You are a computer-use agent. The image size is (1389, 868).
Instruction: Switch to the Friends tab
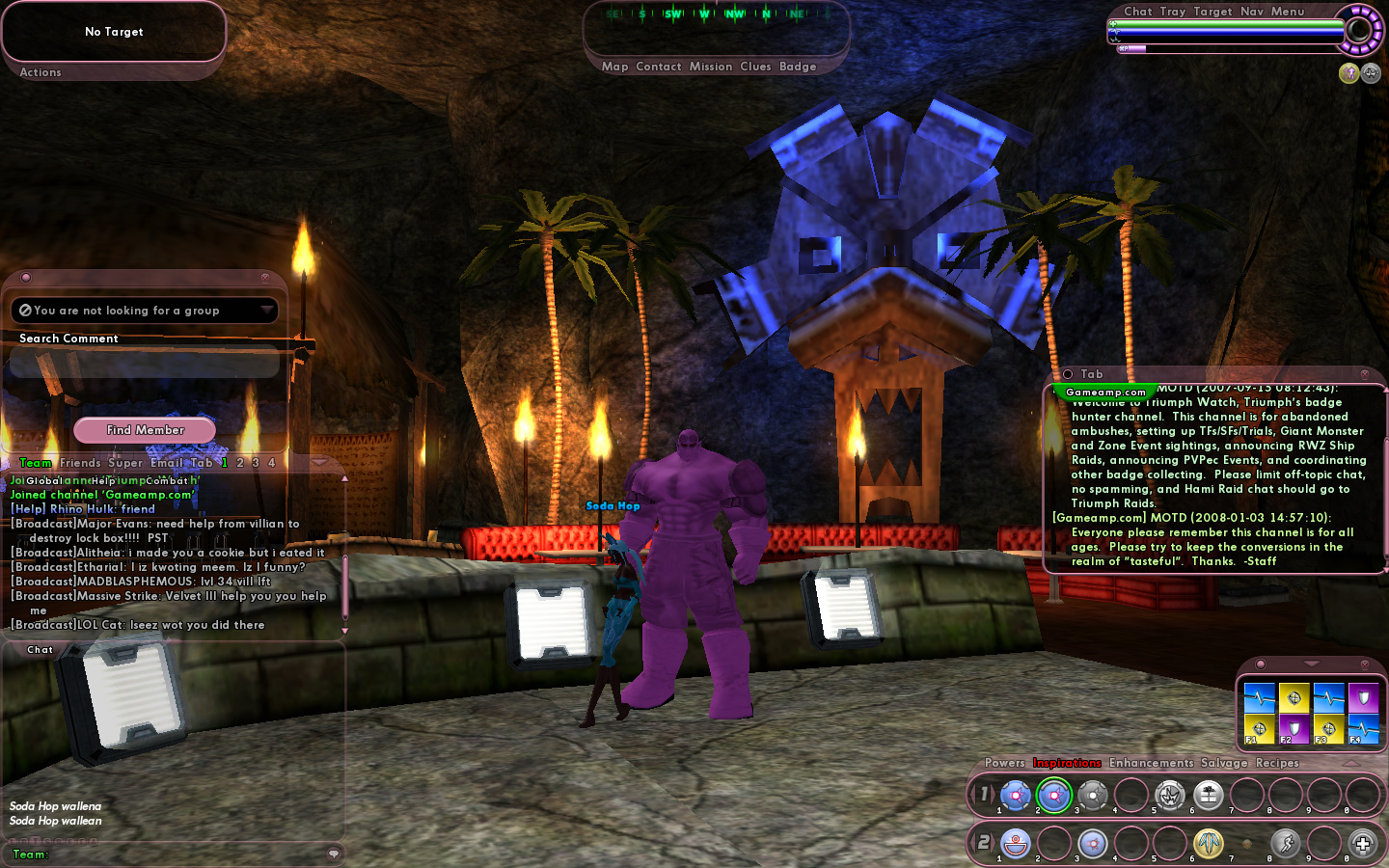[80, 463]
